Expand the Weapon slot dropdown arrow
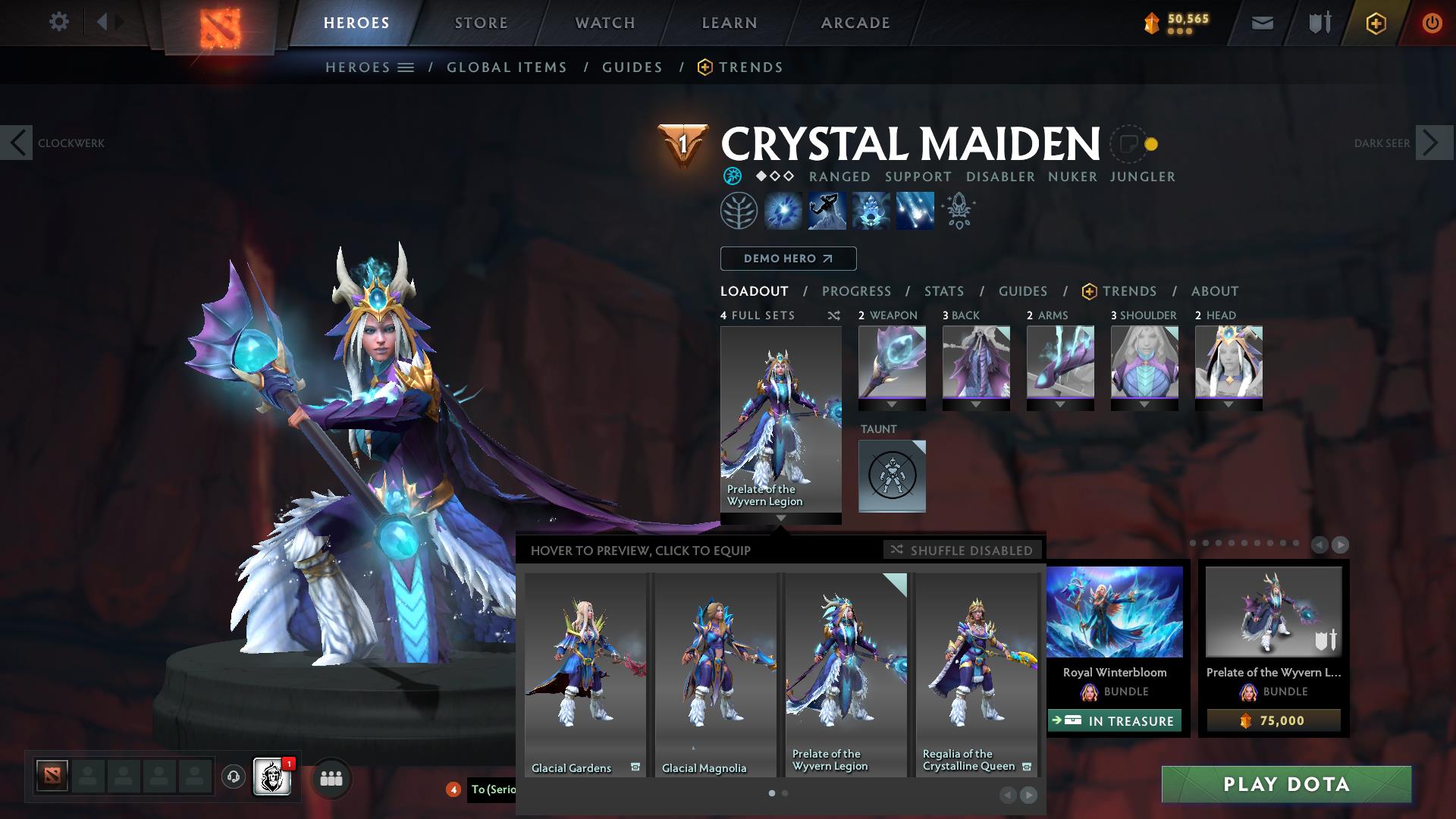This screenshot has width=1456, height=819. click(x=892, y=404)
